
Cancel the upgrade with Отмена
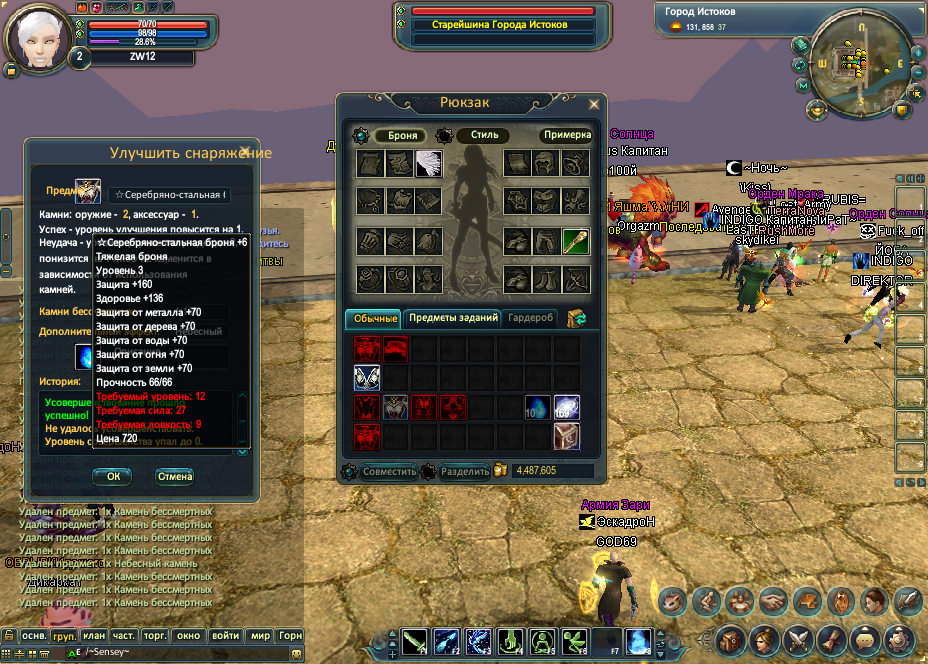[174, 477]
